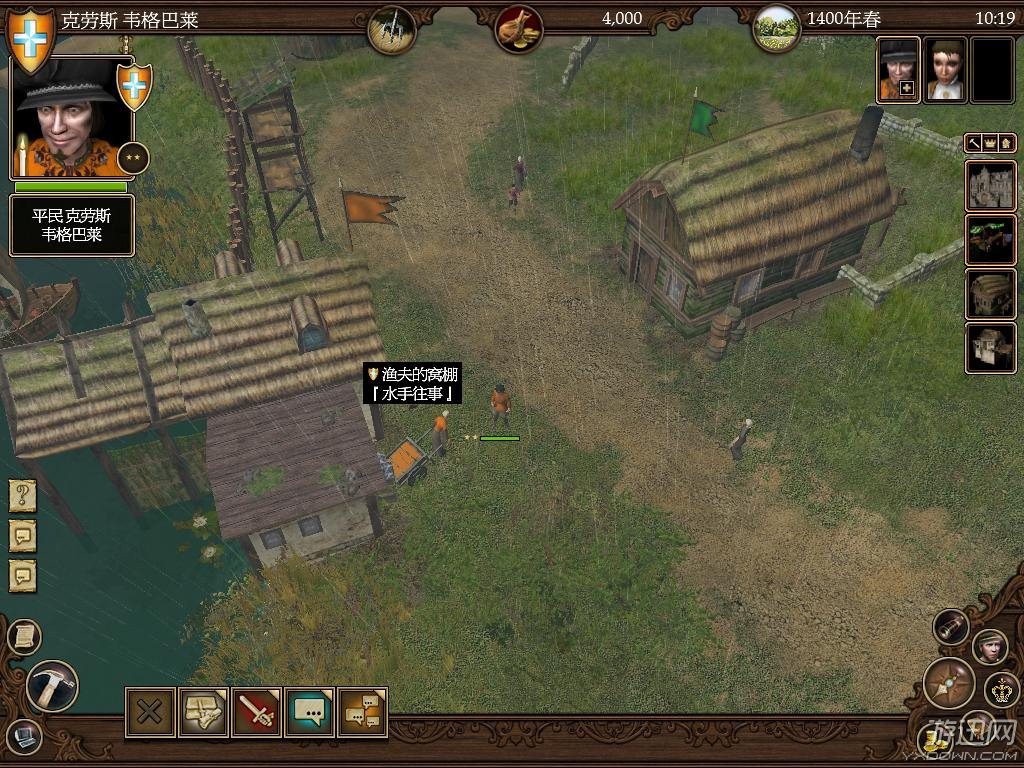Choose the sword attack action
Viewport: 1024px width, 768px height.
click(256, 712)
